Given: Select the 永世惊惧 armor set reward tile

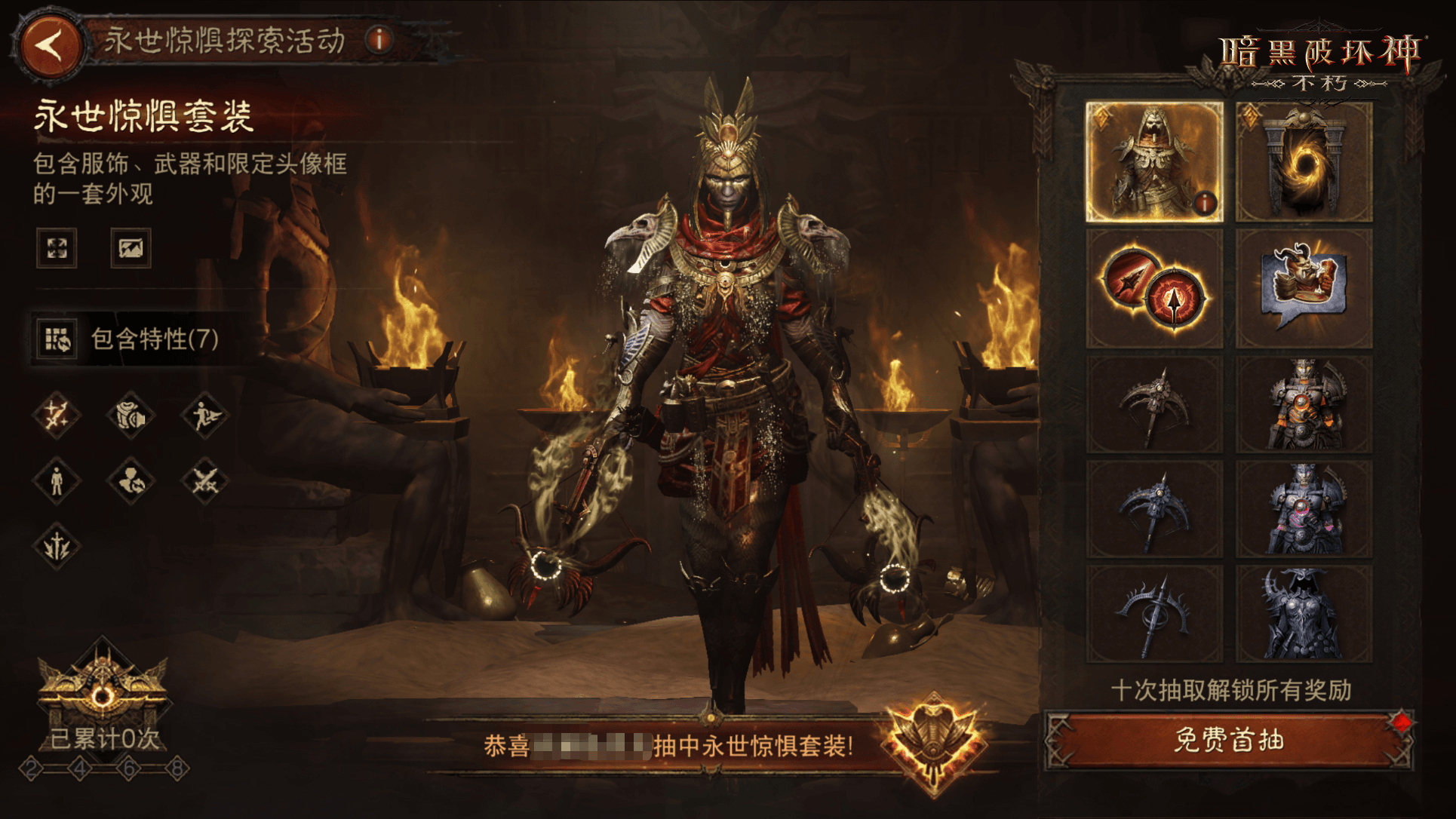Looking at the screenshot, I should (1153, 161).
